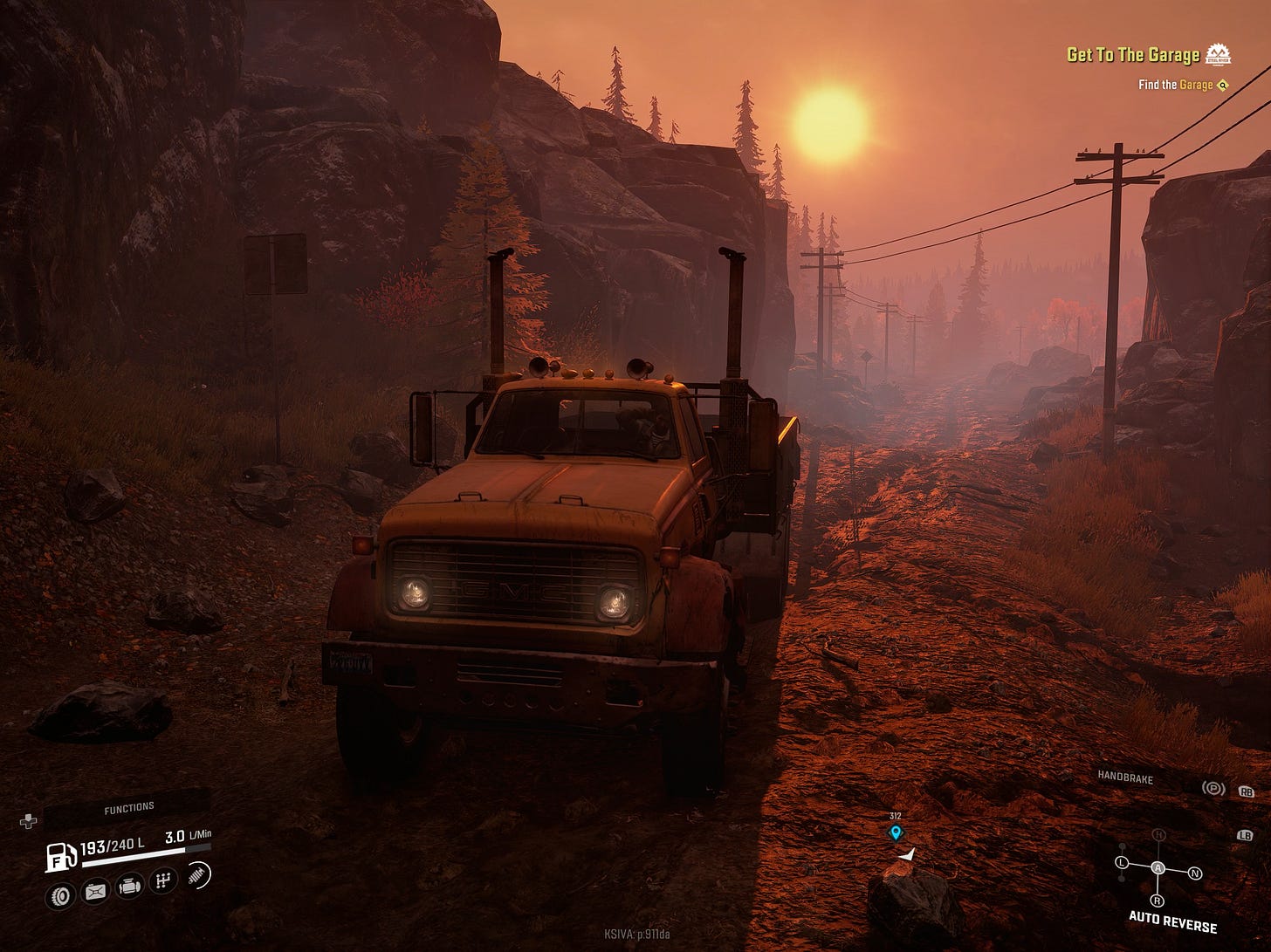Click the blue 312 waypoint marker

click(x=895, y=832)
